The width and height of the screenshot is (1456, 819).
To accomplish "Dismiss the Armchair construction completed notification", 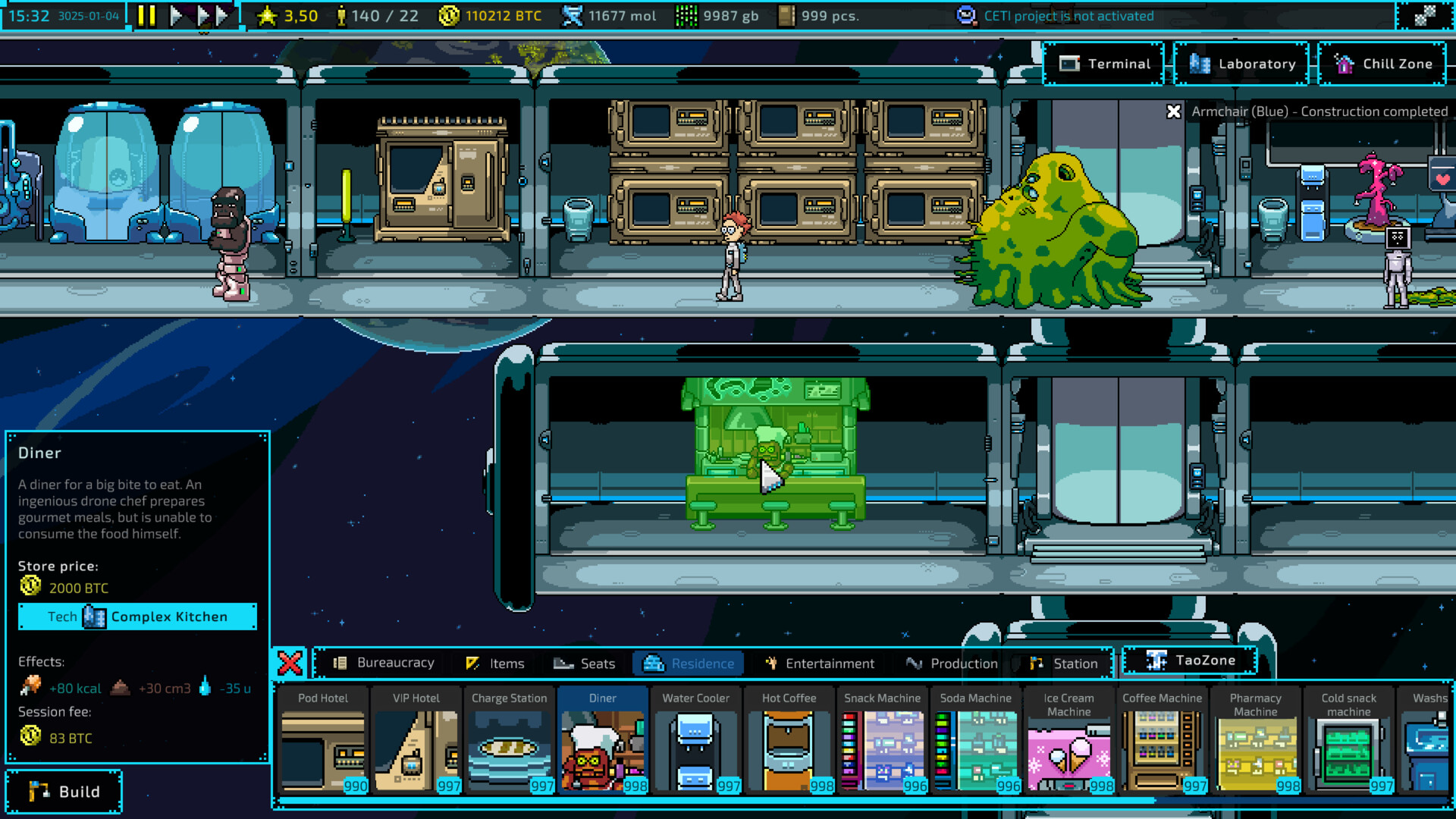I will click(1174, 111).
